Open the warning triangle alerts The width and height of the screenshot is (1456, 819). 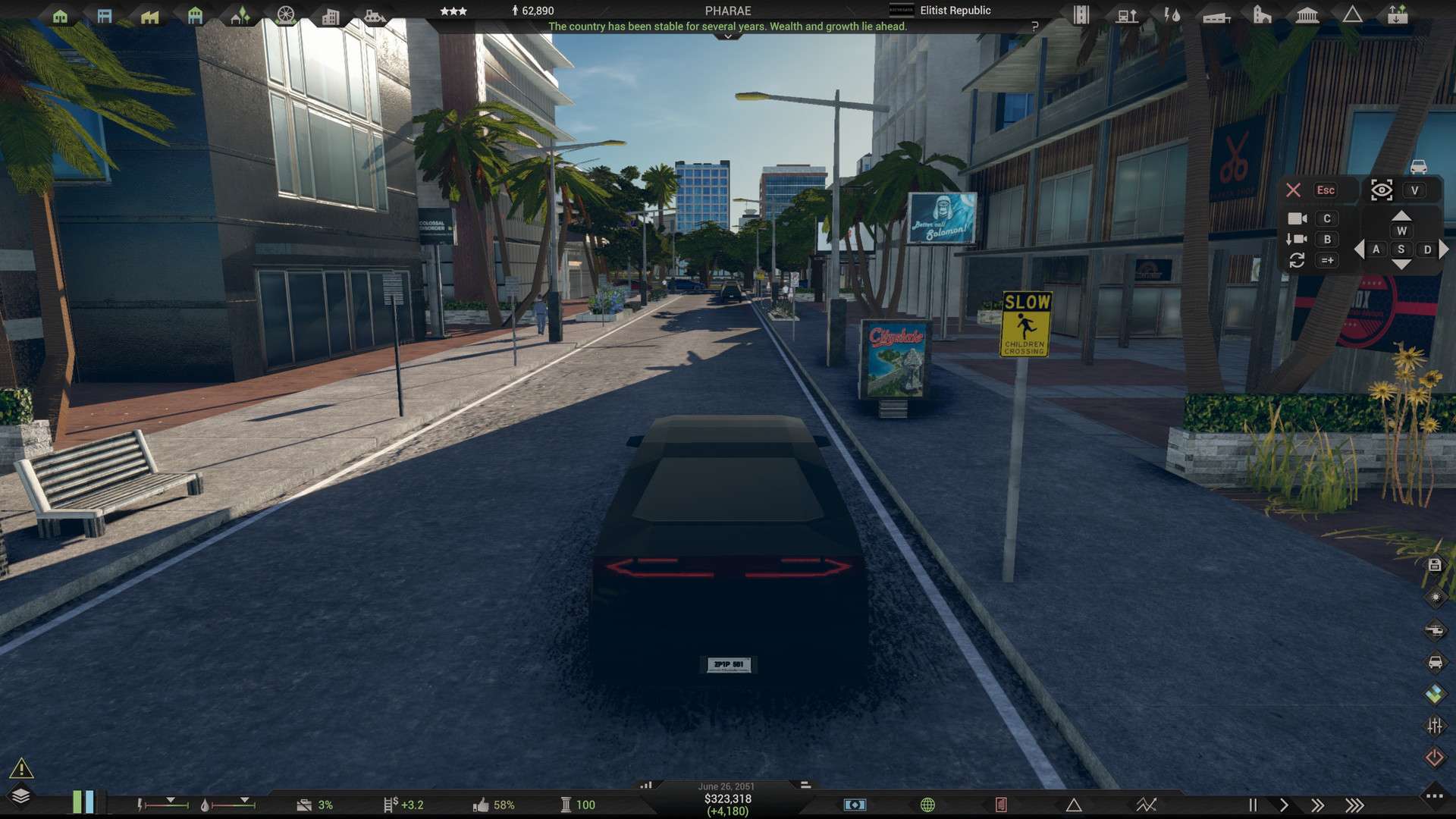[21, 769]
